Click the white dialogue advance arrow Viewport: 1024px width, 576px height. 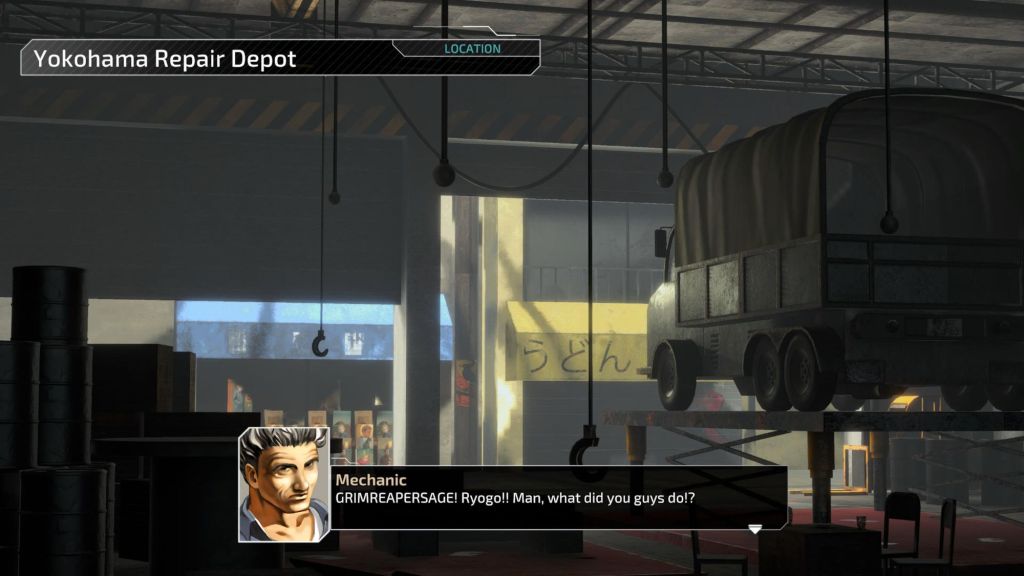pyautogui.click(x=755, y=529)
